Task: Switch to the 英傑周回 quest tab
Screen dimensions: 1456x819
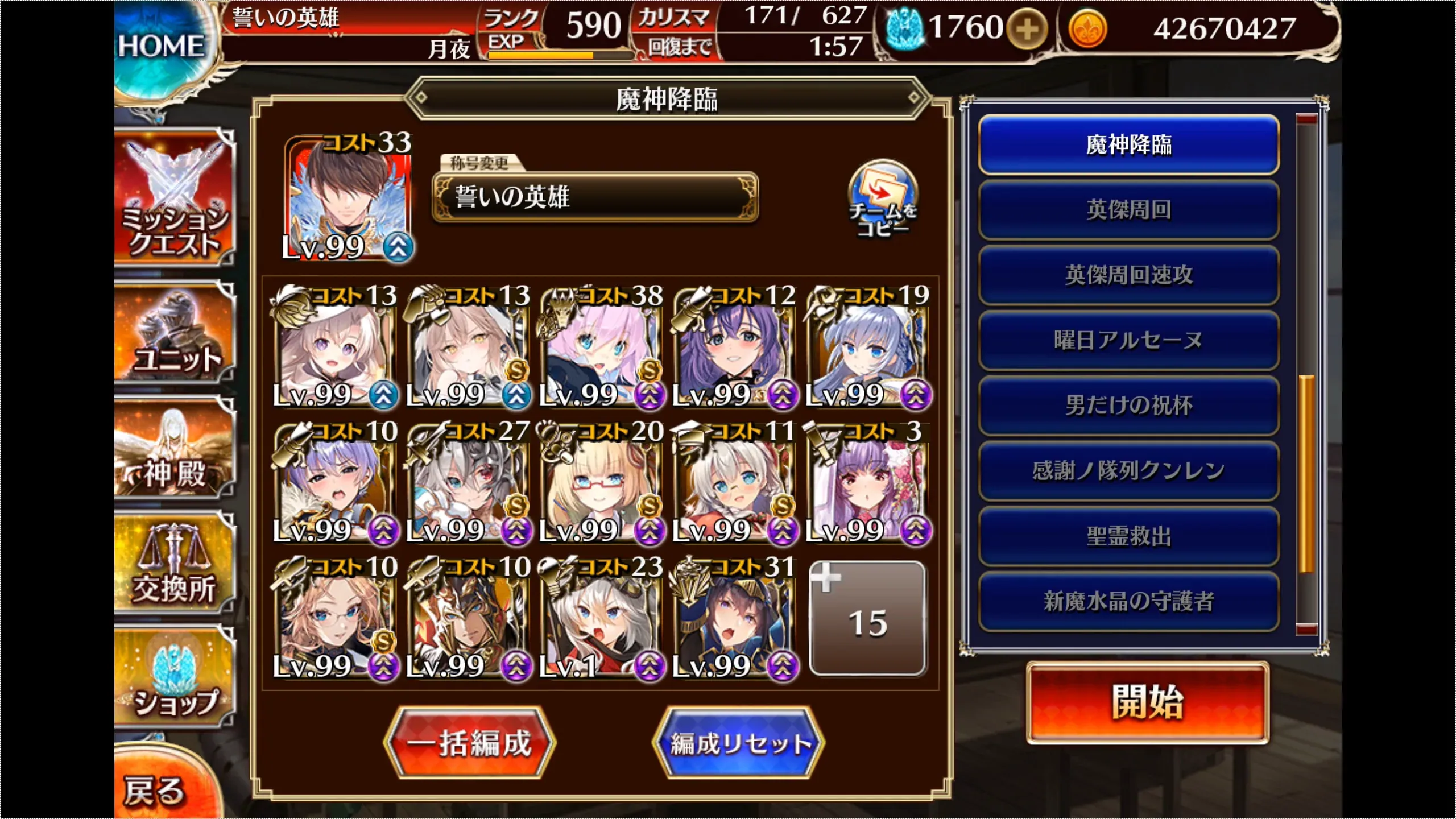Action: [1129, 210]
